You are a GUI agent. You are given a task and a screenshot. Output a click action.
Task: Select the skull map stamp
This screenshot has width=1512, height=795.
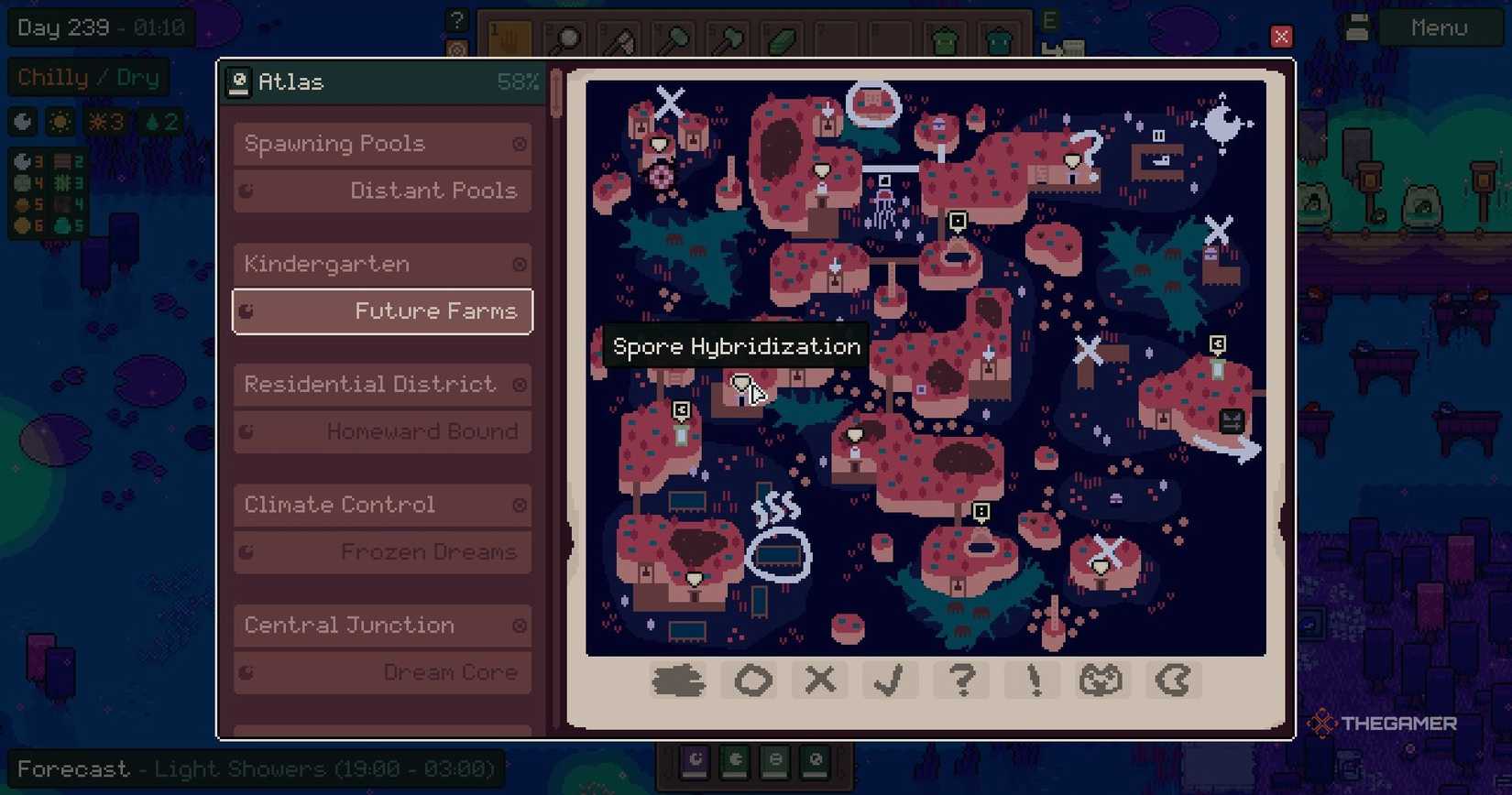tap(1101, 681)
